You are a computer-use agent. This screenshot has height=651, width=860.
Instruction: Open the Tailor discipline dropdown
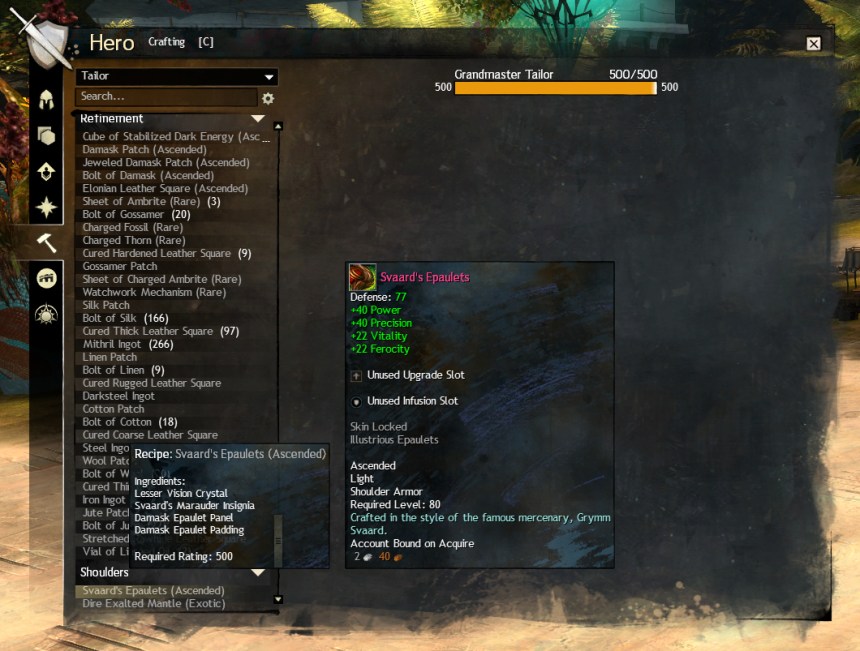177,77
